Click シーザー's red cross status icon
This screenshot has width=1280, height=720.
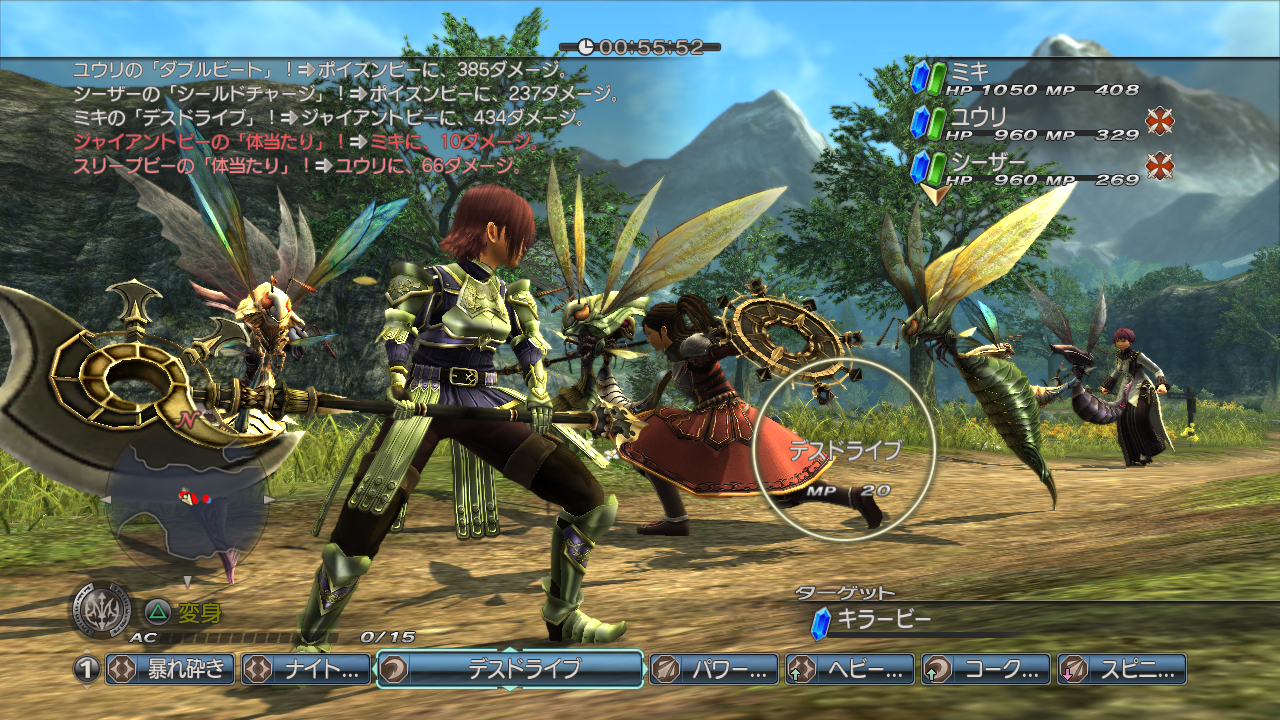pyautogui.click(x=1159, y=166)
